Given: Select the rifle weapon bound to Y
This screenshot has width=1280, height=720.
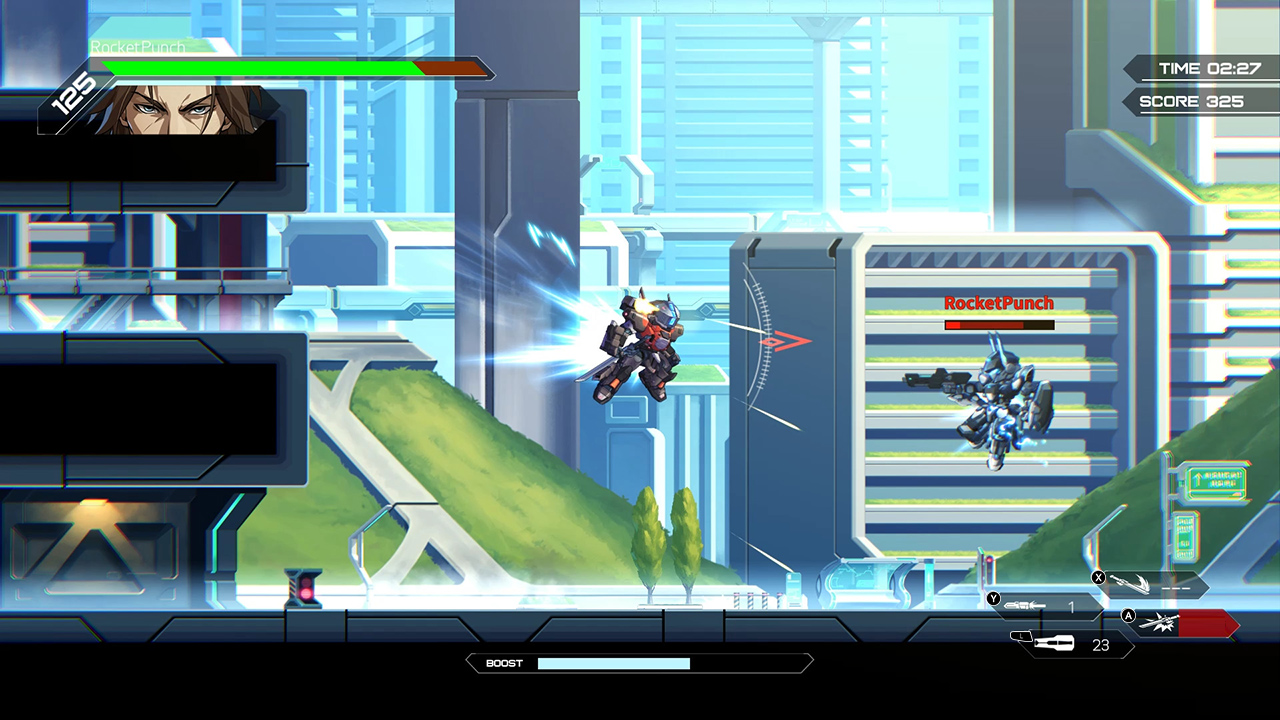Looking at the screenshot, I should click(1026, 605).
